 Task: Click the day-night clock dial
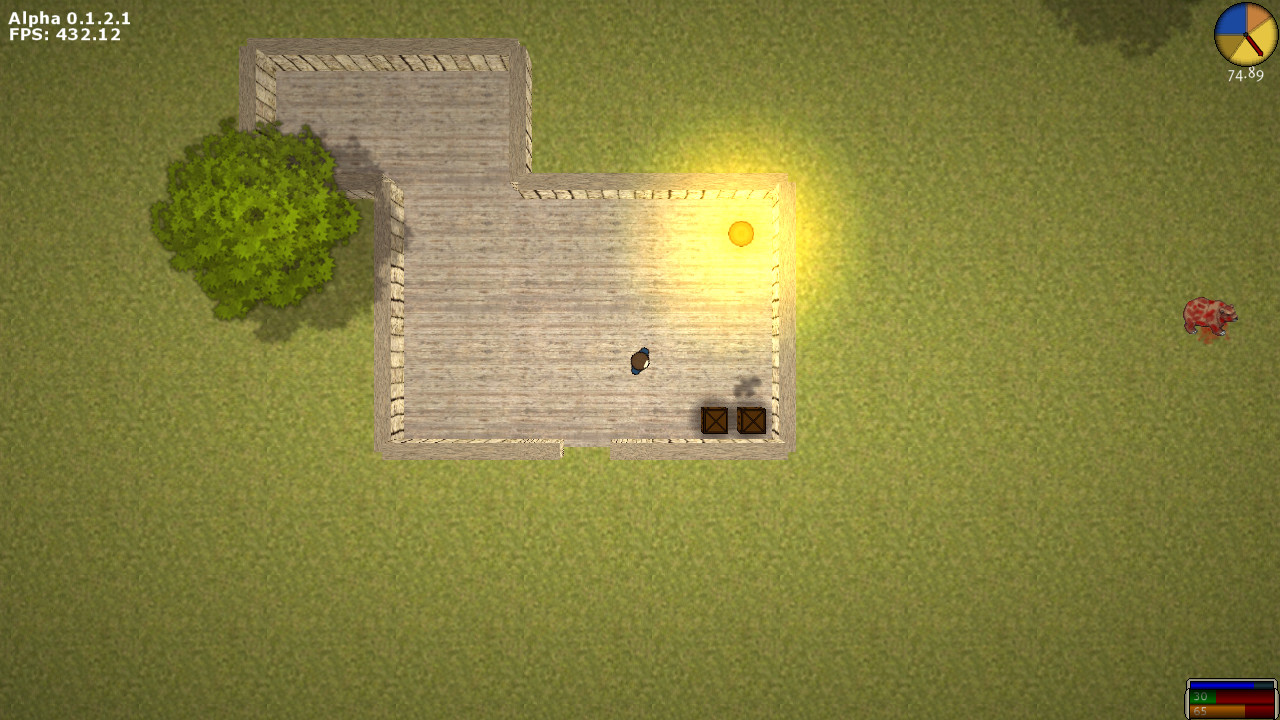point(1246,34)
